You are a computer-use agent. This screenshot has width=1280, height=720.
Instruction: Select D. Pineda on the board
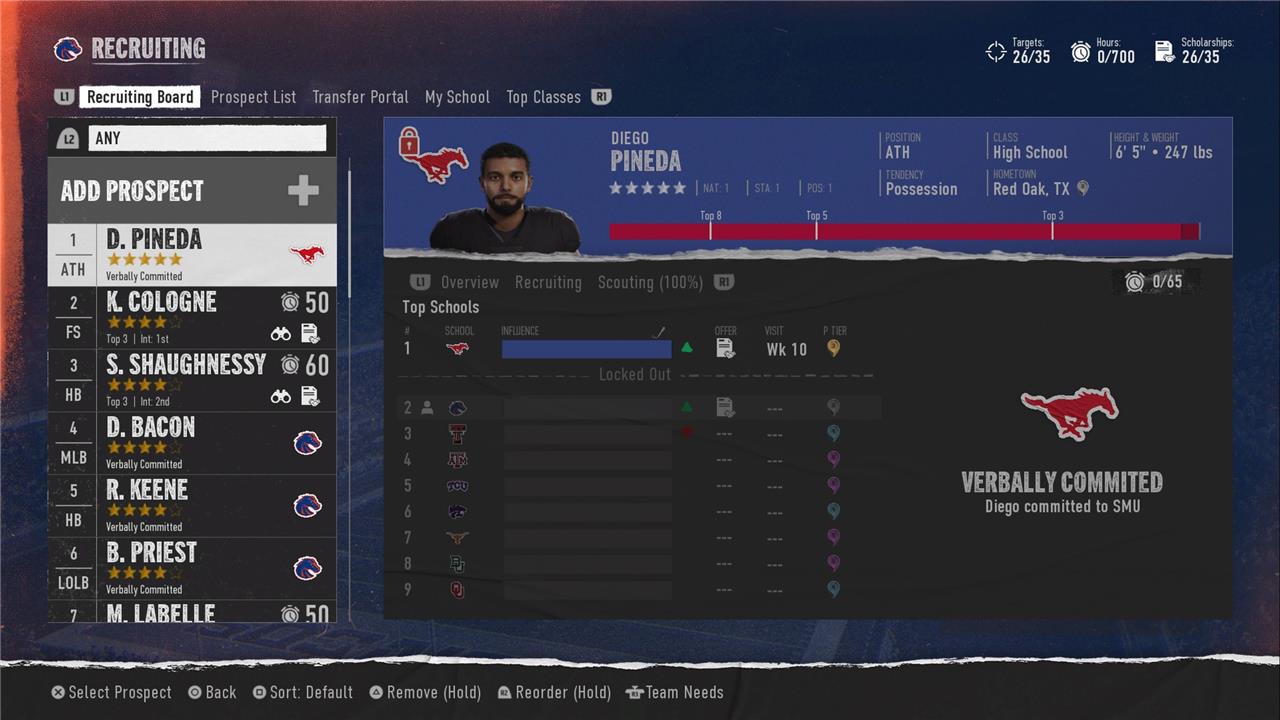click(x=192, y=254)
